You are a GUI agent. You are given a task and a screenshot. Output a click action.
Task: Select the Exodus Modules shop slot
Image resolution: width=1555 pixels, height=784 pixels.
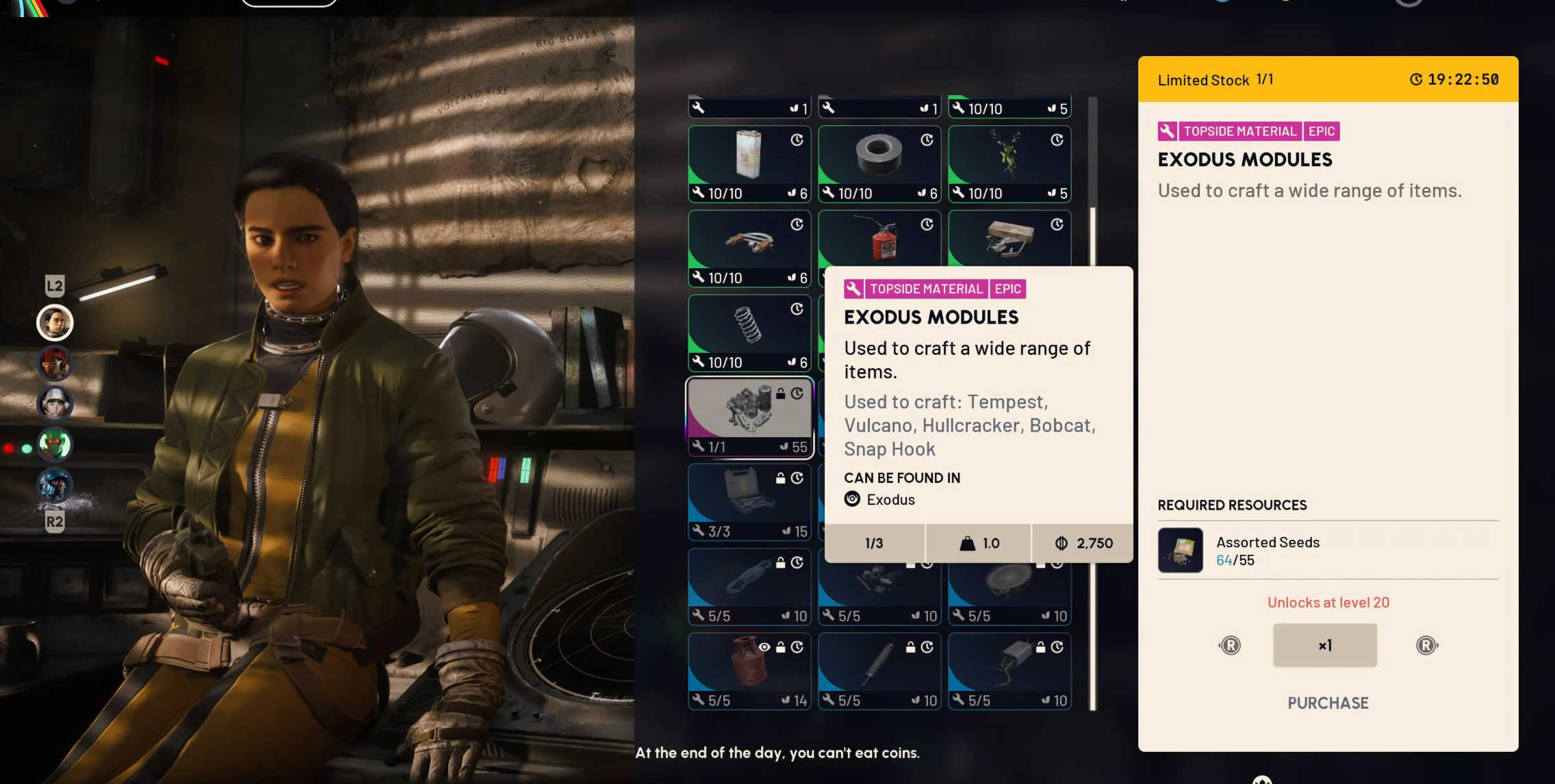coord(749,417)
